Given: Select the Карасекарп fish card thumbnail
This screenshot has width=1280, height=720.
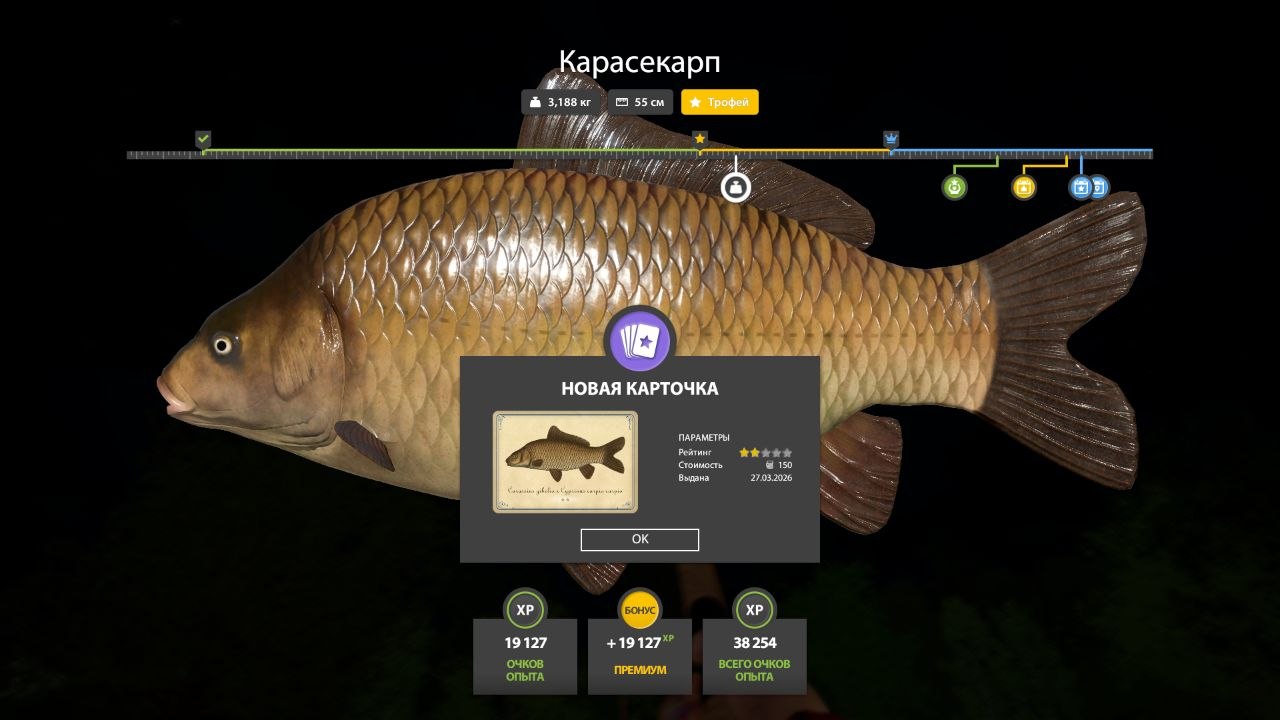Looking at the screenshot, I should tap(565, 461).
